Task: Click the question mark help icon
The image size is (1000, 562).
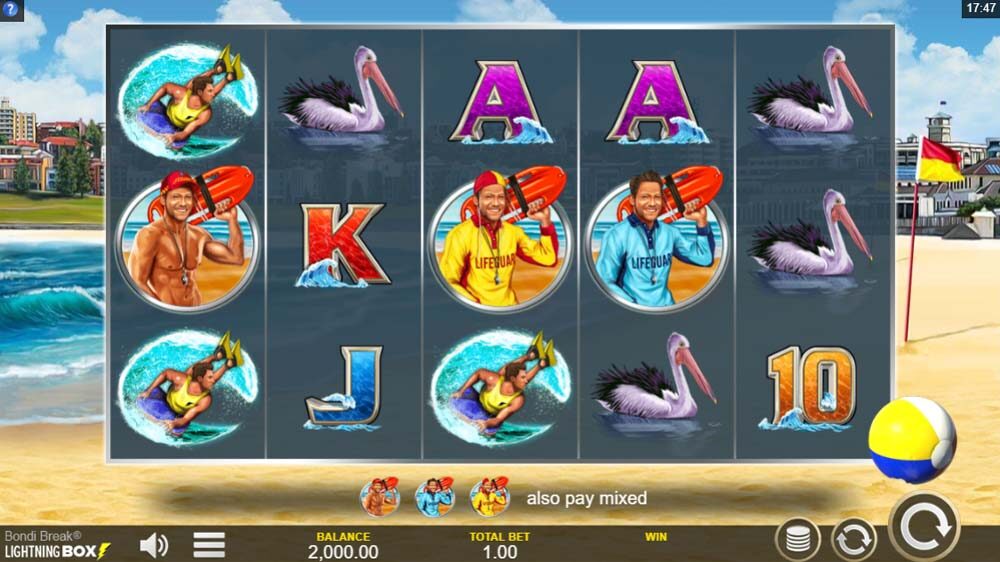Action: [11, 9]
